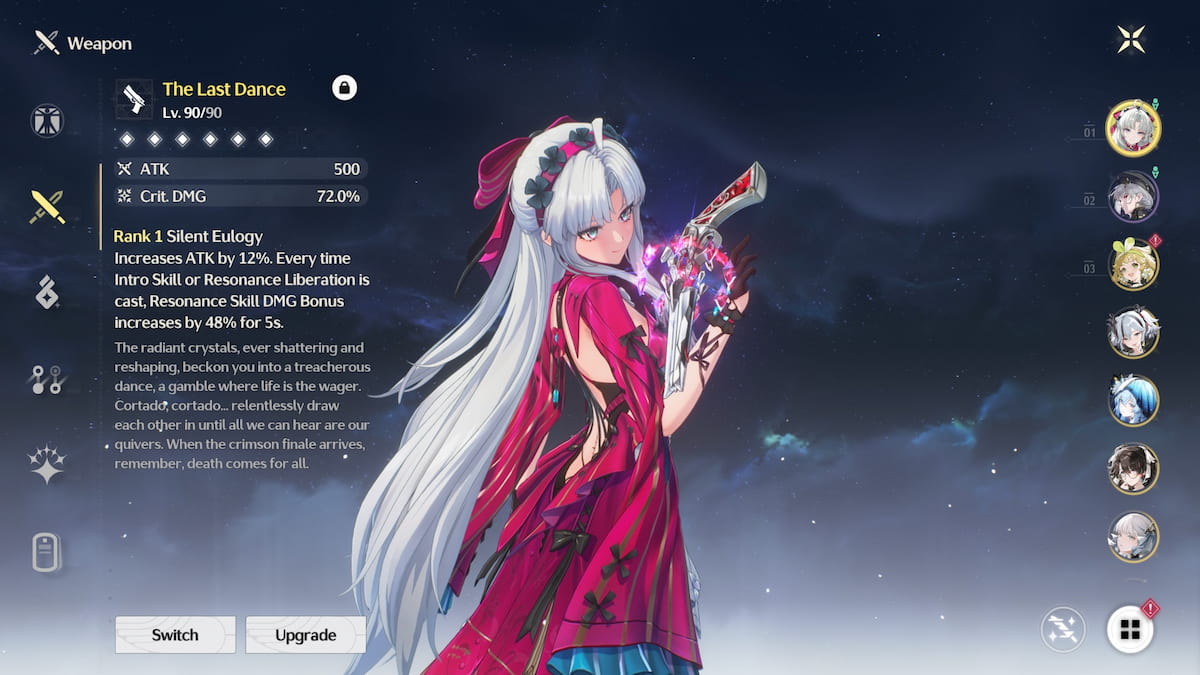Select the bottom white-haired character portrait
Viewport: 1200px width, 675px height.
click(1133, 537)
